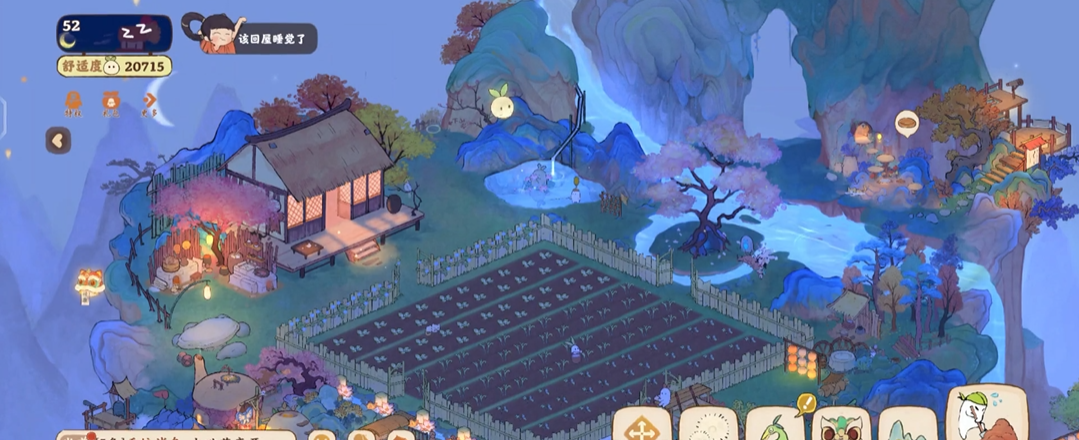The height and width of the screenshot is (440, 1079).
Task: Open the night-time clock sleep panel
Action: [114, 32]
